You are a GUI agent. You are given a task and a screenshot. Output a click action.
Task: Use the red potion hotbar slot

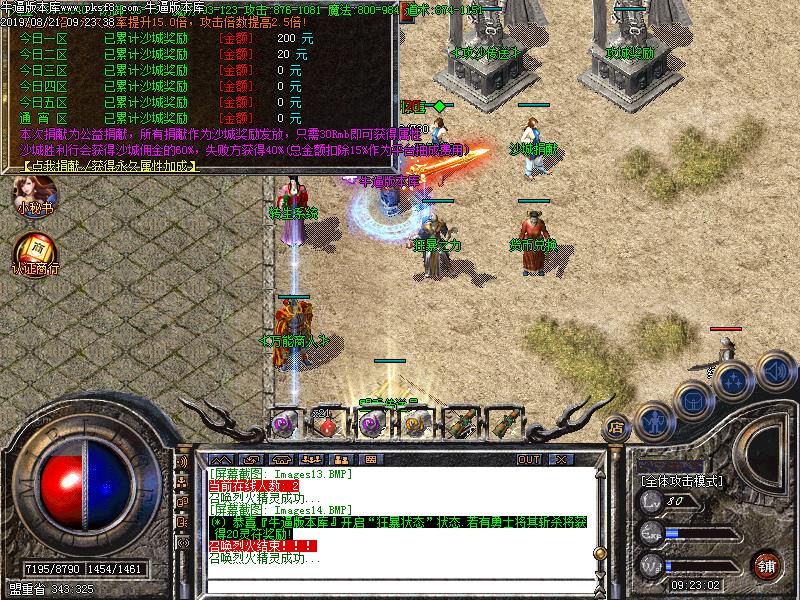pyautogui.click(x=328, y=424)
